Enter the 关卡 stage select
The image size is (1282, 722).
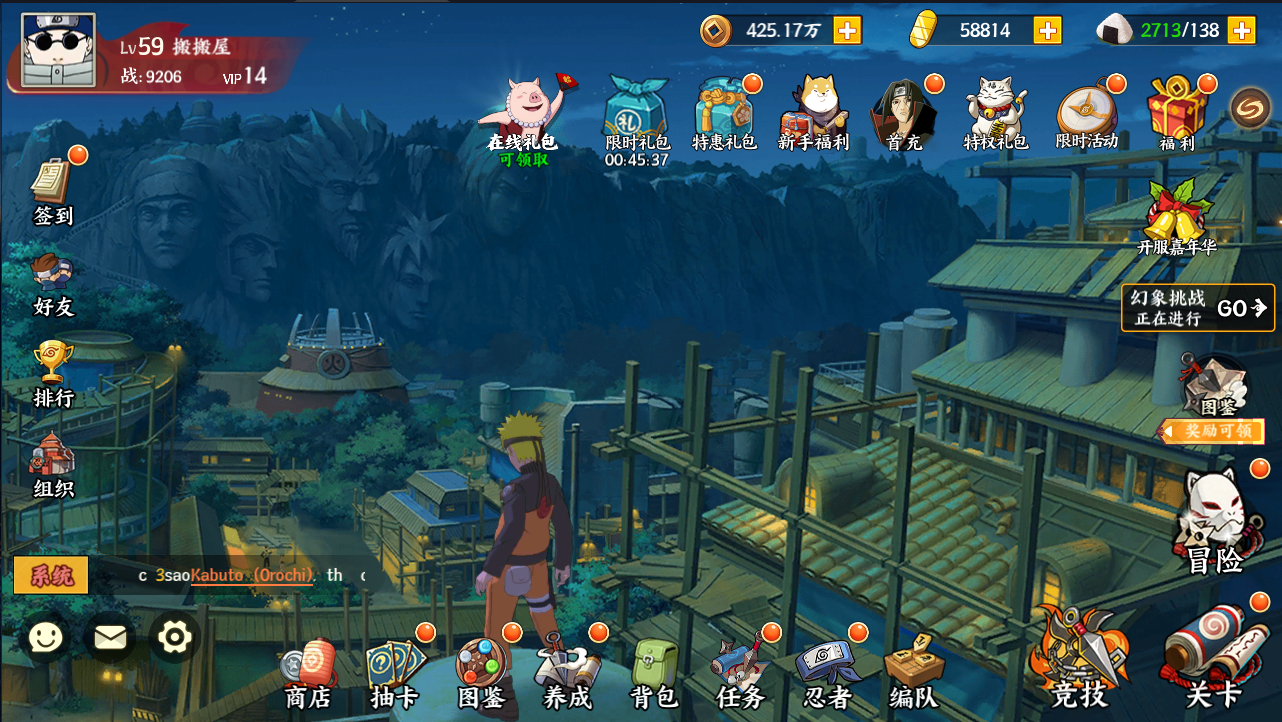1213,660
